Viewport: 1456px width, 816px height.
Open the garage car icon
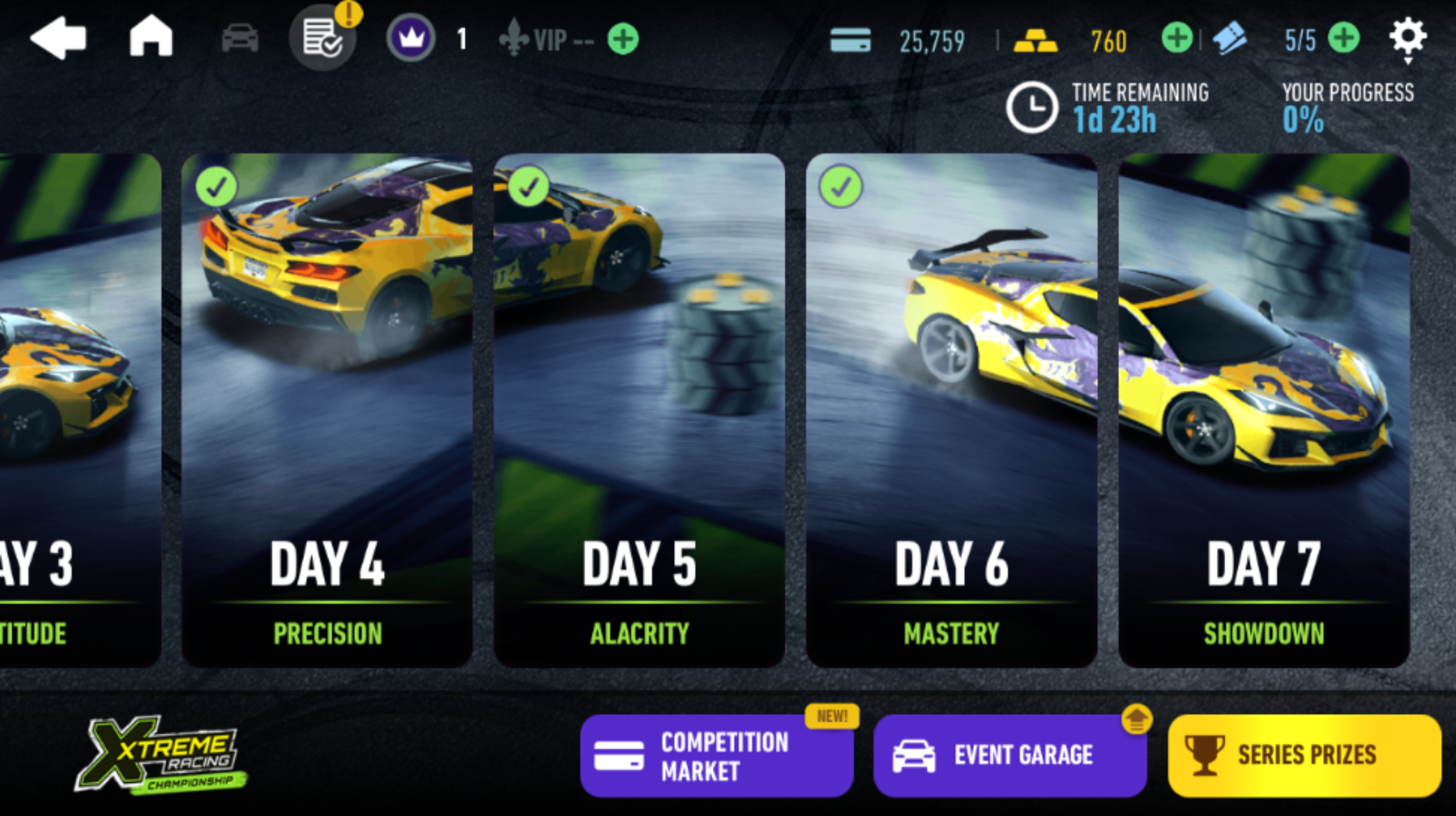(x=240, y=39)
